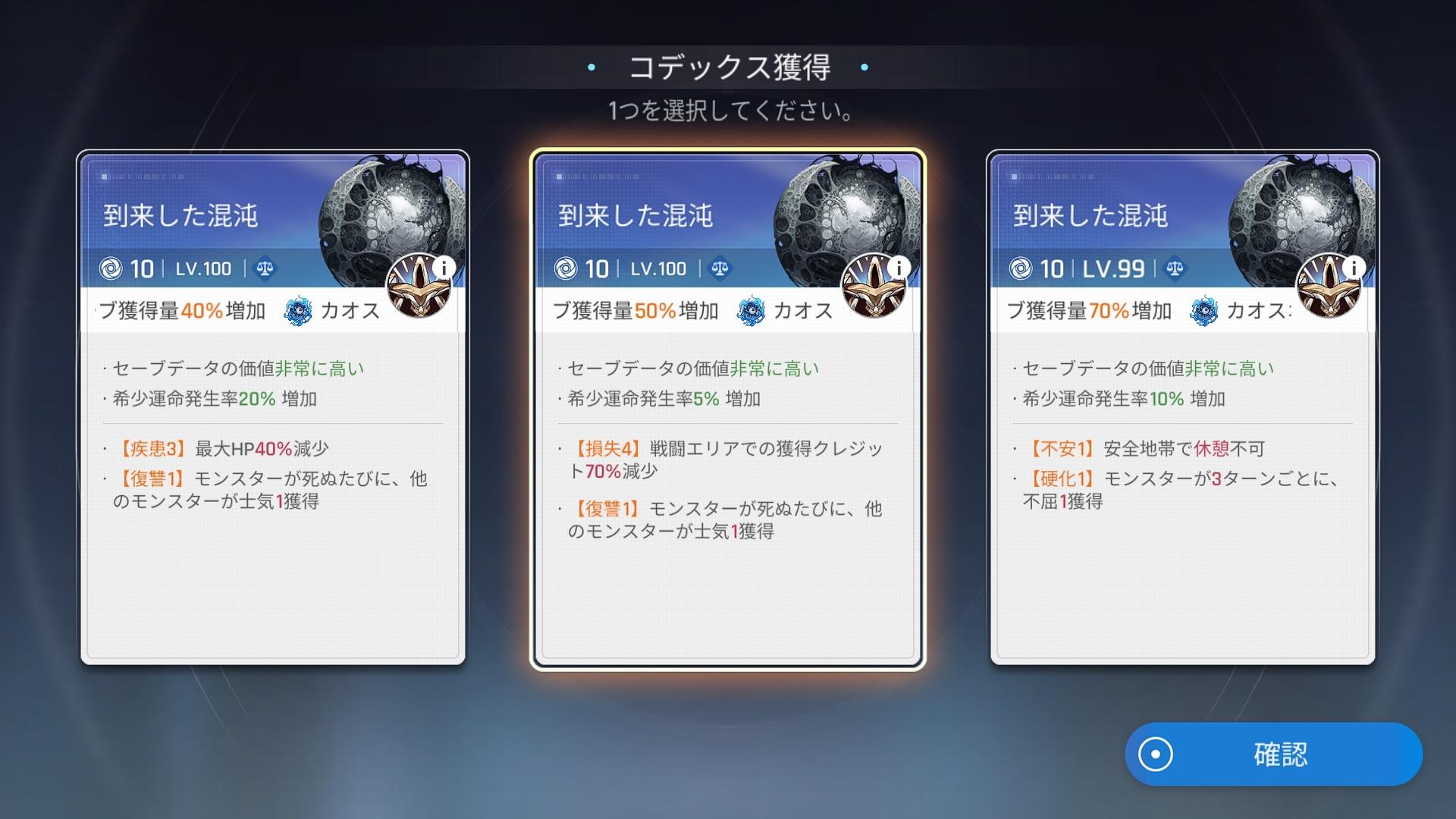
Task: Click the swirl cost icon showing 10 on the left card
Action: pyautogui.click(x=112, y=268)
